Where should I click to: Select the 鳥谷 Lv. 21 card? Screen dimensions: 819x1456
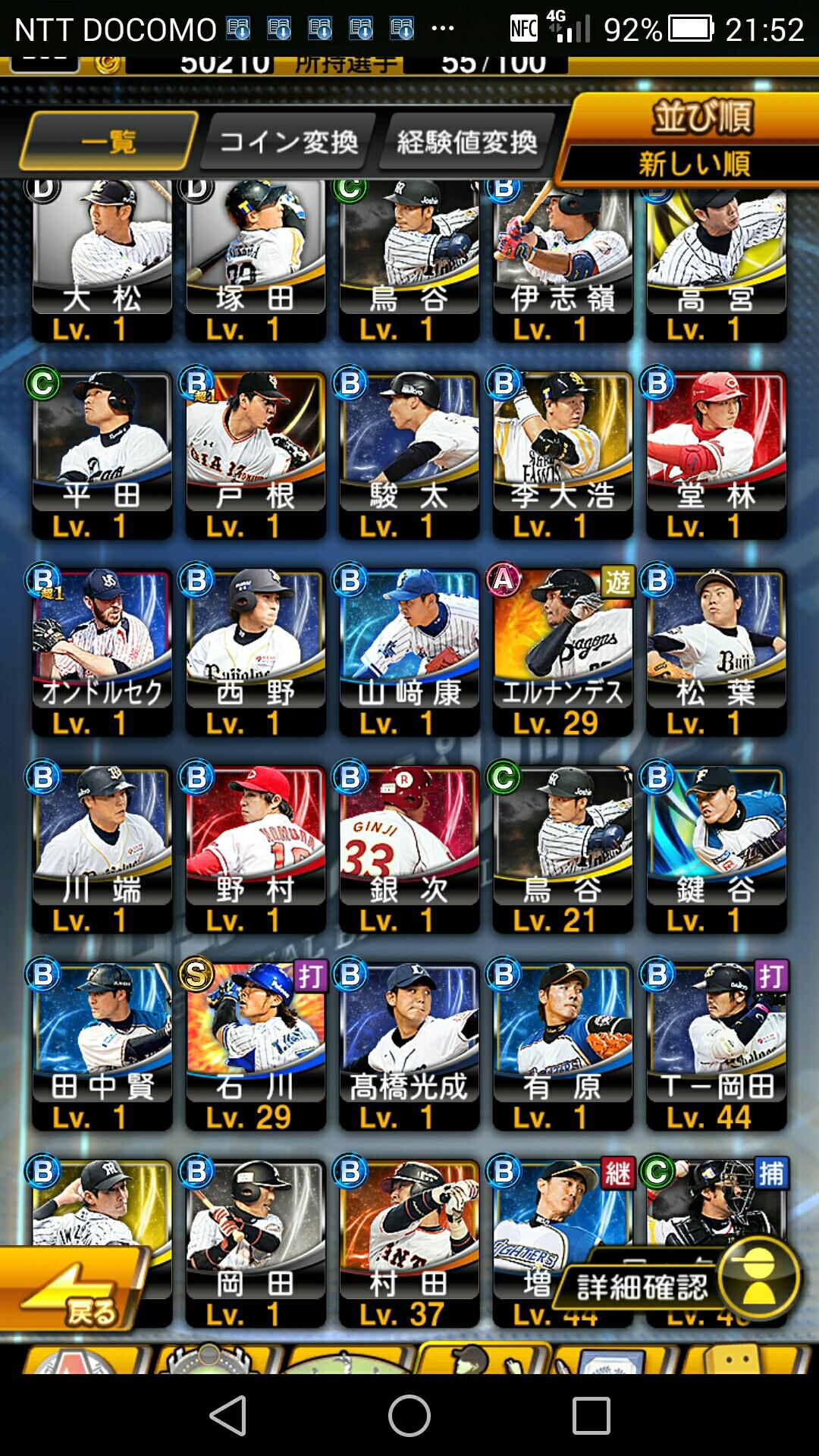[562, 849]
